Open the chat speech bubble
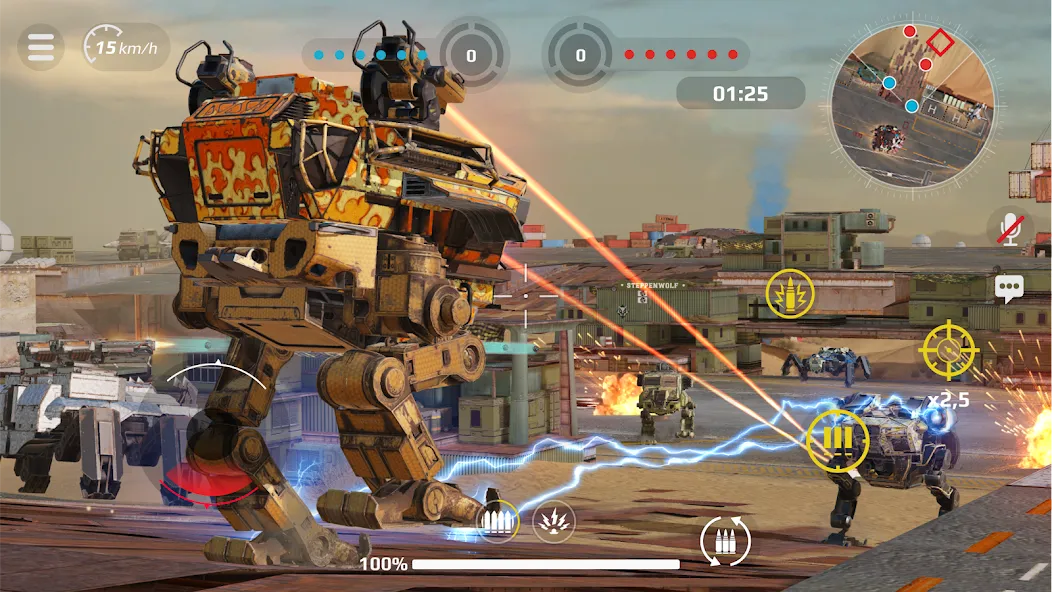 coord(1009,289)
